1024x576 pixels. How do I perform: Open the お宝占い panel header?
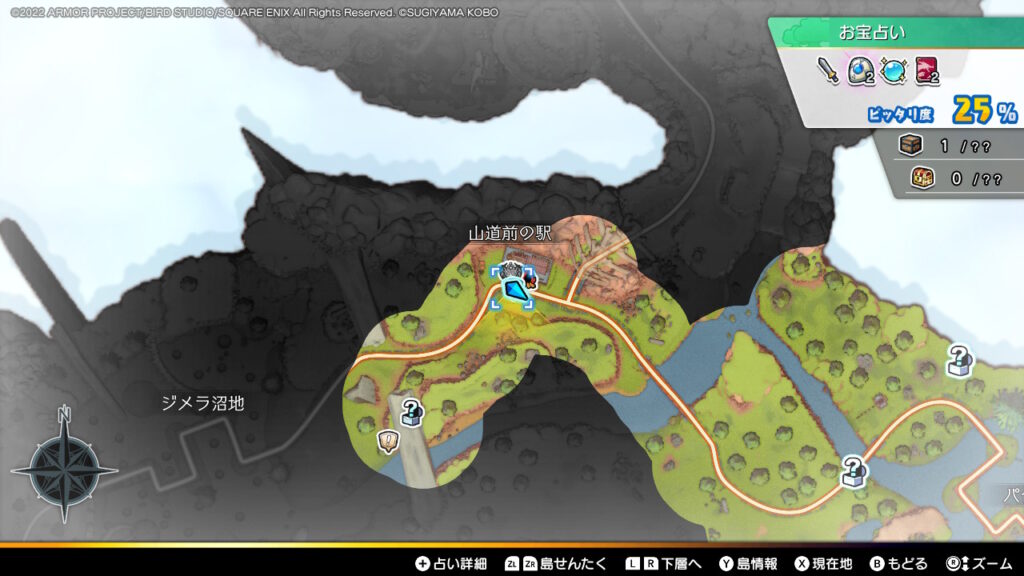coord(872,32)
